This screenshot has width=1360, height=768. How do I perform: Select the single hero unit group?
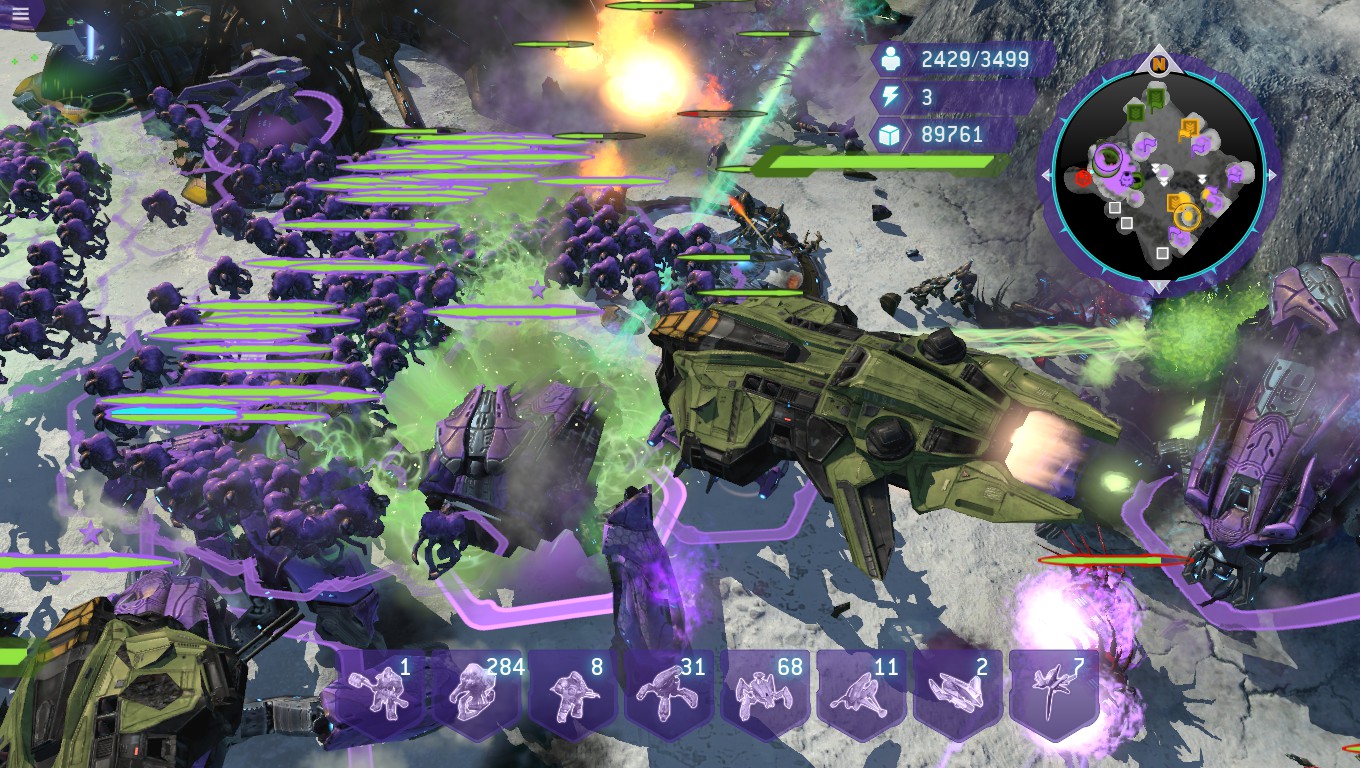(x=384, y=692)
